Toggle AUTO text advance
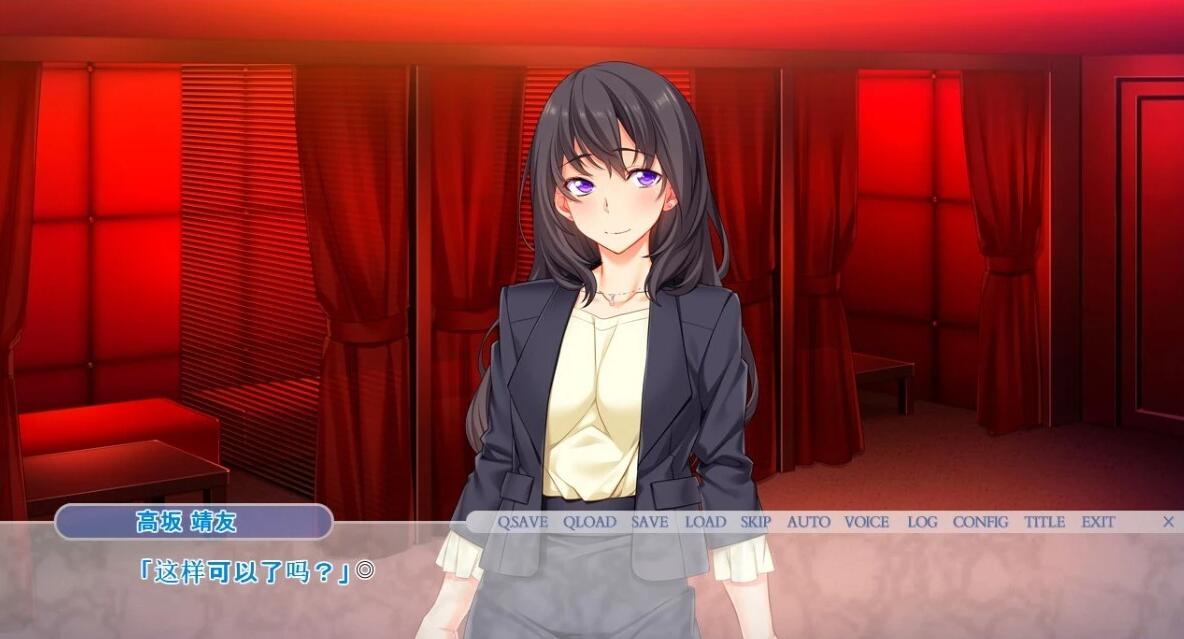Screen dimensions: 1184x639 tap(808, 522)
